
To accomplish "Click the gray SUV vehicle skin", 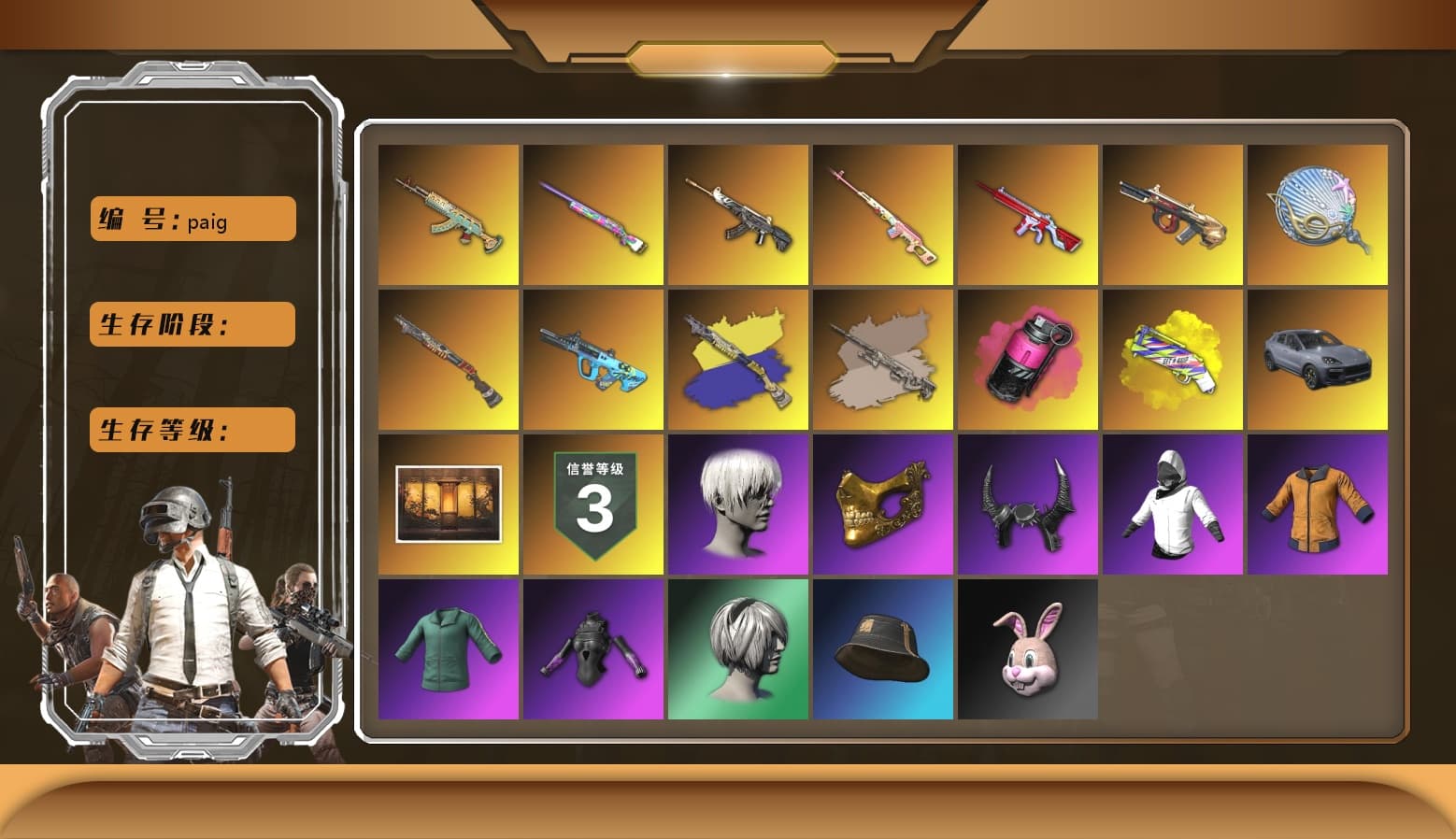I will pos(1318,358).
